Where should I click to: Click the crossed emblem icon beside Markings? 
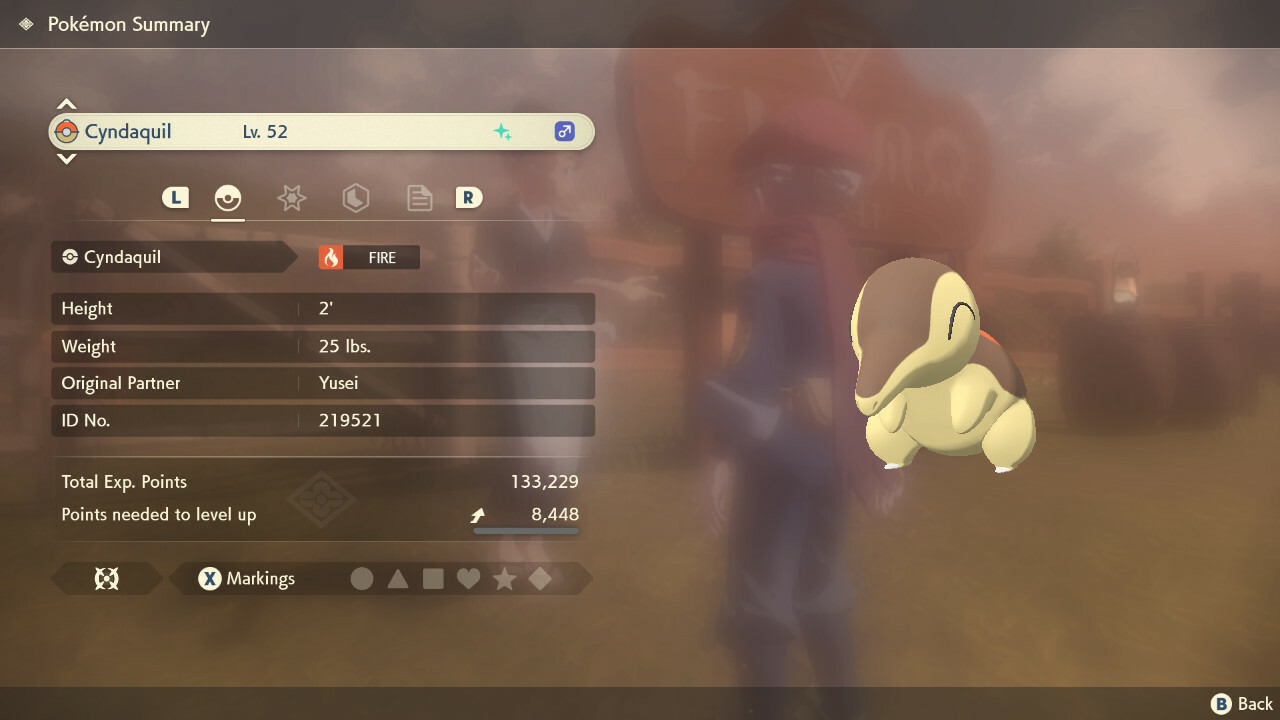click(x=106, y=578)
